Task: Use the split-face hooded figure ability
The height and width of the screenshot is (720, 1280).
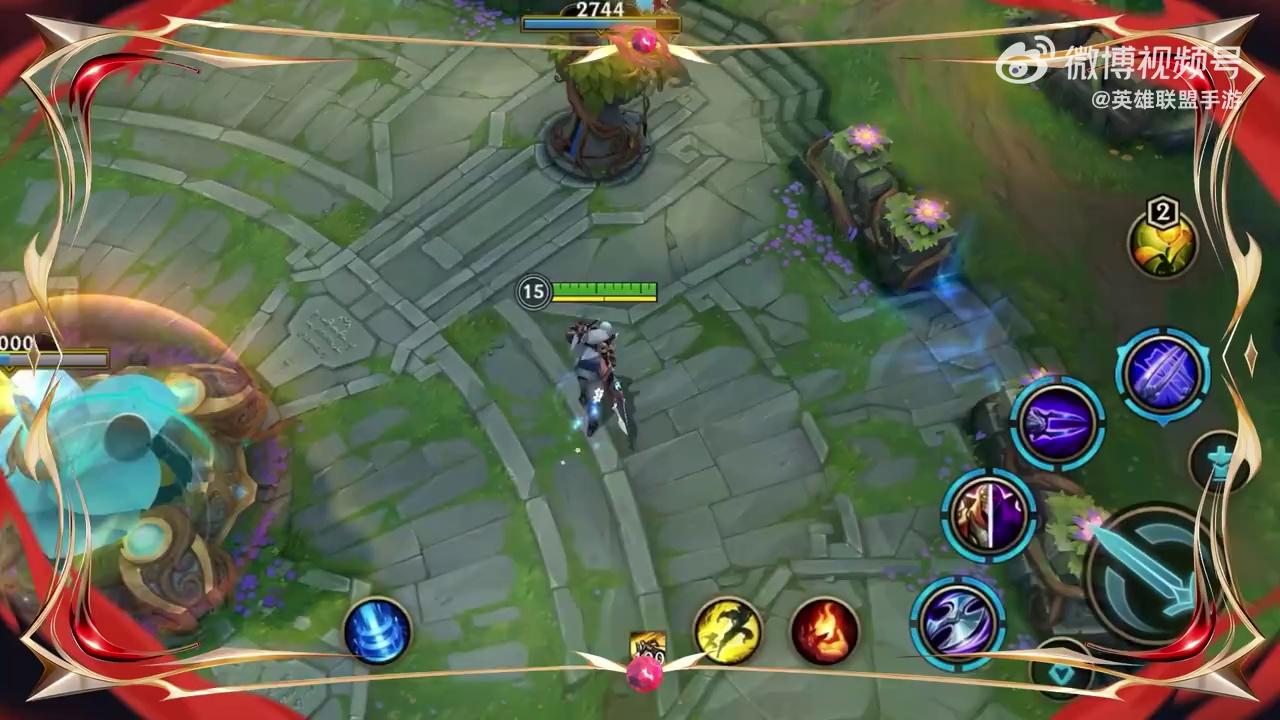Action: coord(988,516)
